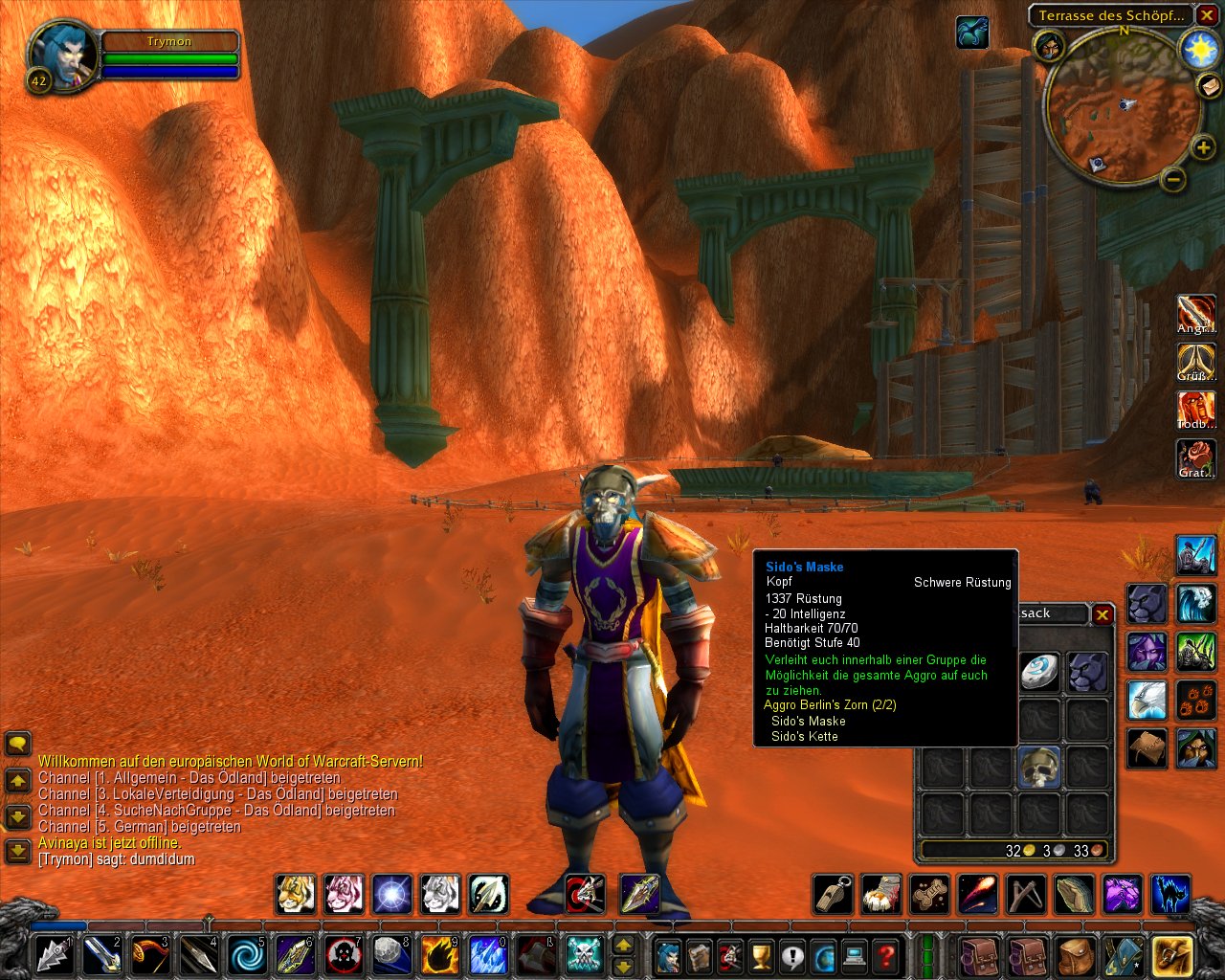
Task: Zoom out the minimap with minus button
Action: pyautogui.click(x=1174, y=179)
